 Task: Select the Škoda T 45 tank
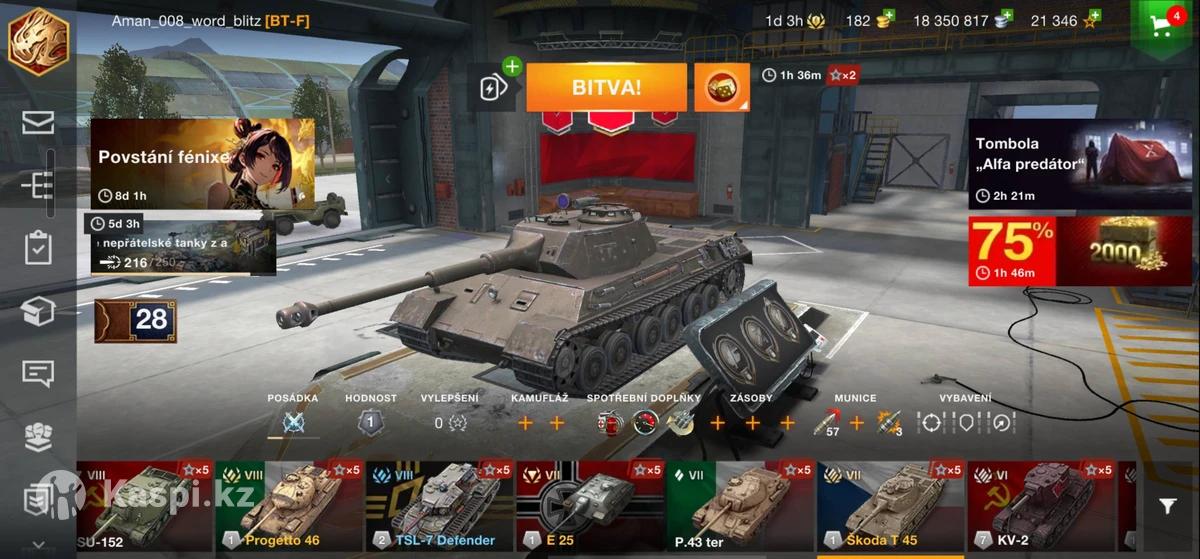pyautogui.click(x=890, y=506)
